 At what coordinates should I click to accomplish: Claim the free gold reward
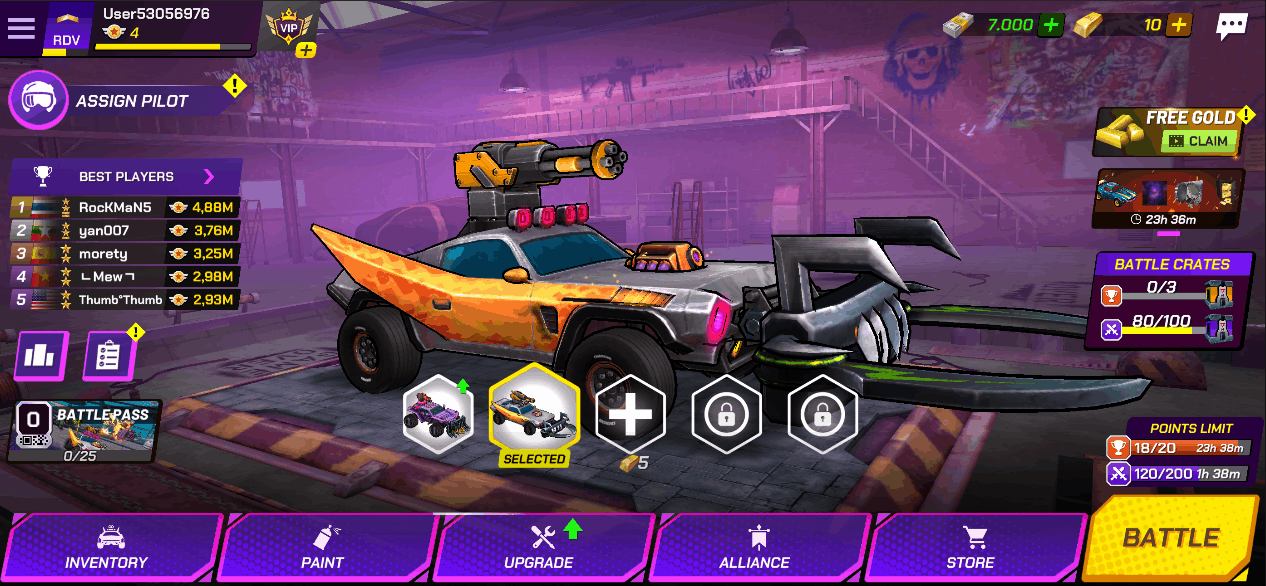click(x=1199, y=141)
